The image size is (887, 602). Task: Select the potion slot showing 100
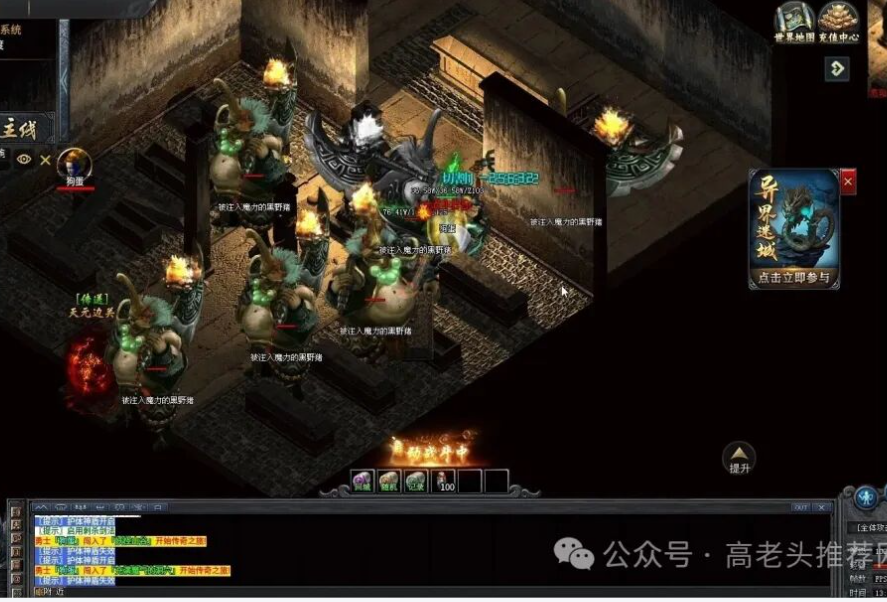[x=443, y=482]
